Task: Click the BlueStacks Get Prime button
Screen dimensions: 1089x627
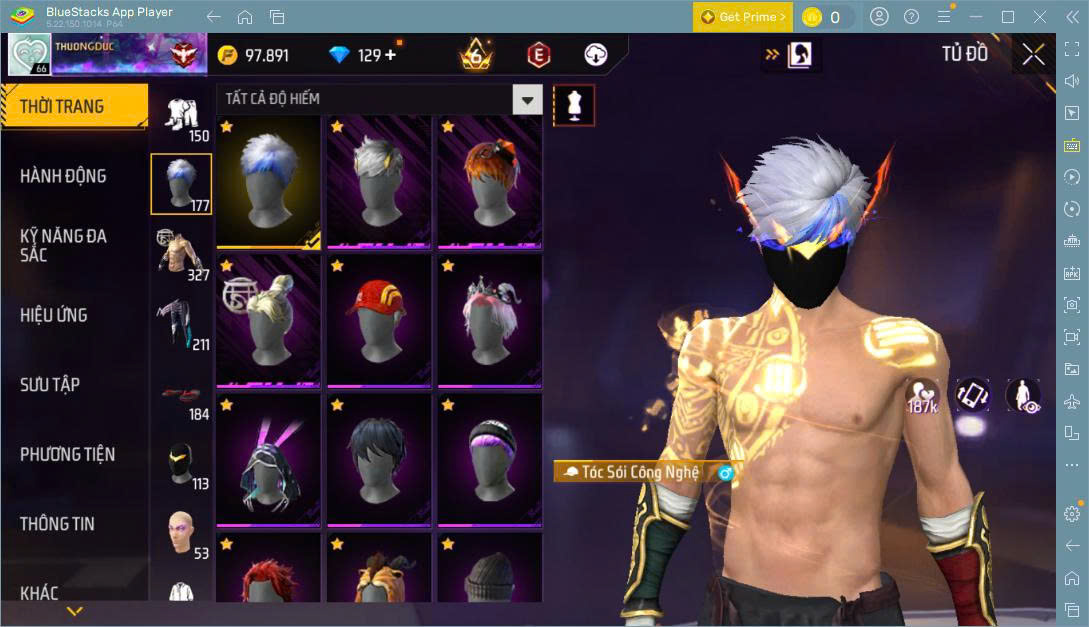Action: pos(743,17)
